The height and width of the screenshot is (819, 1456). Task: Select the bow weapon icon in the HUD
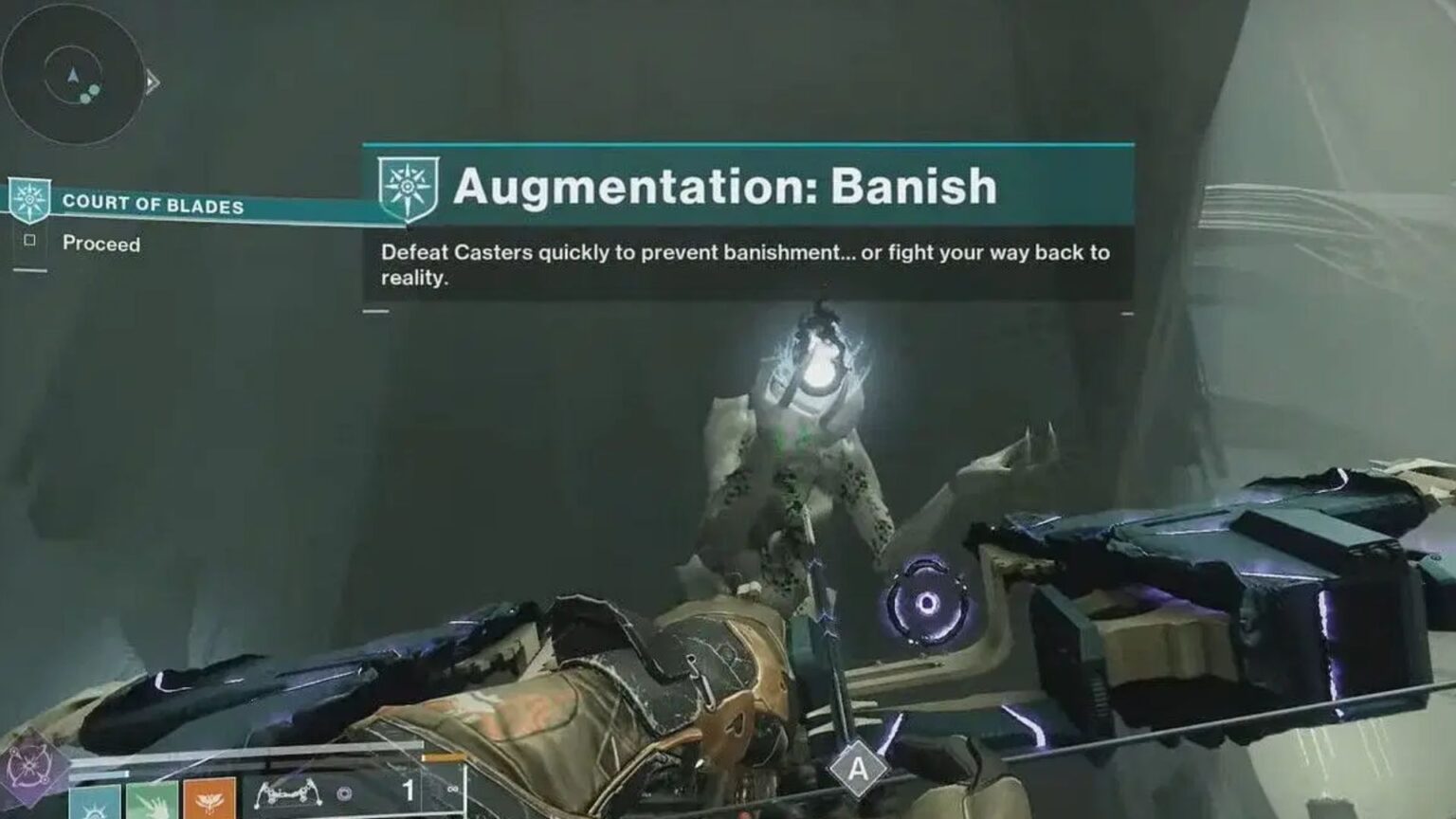(x=291, y=794)
